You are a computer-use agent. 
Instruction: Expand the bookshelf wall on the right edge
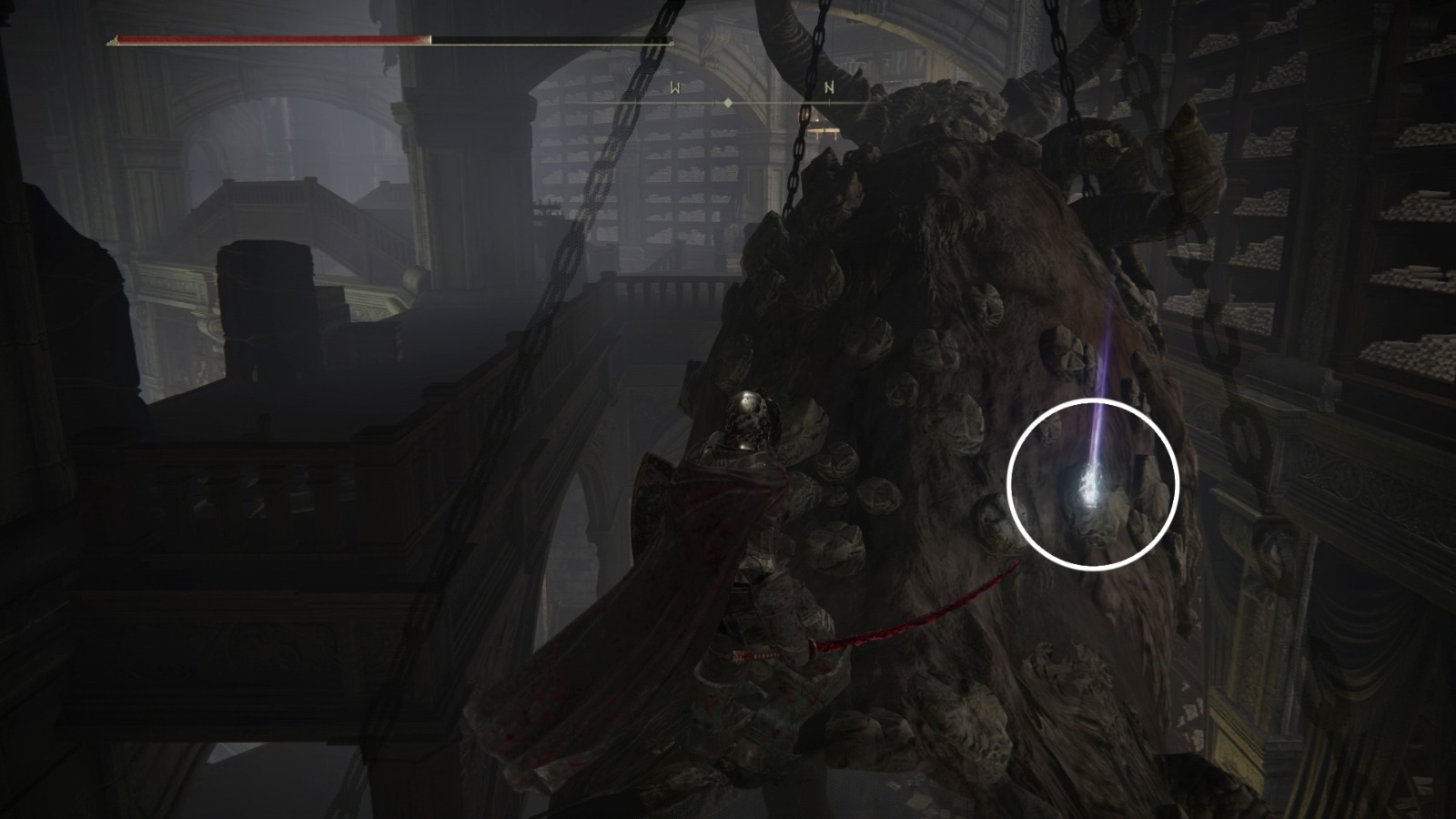point(1383,227)
